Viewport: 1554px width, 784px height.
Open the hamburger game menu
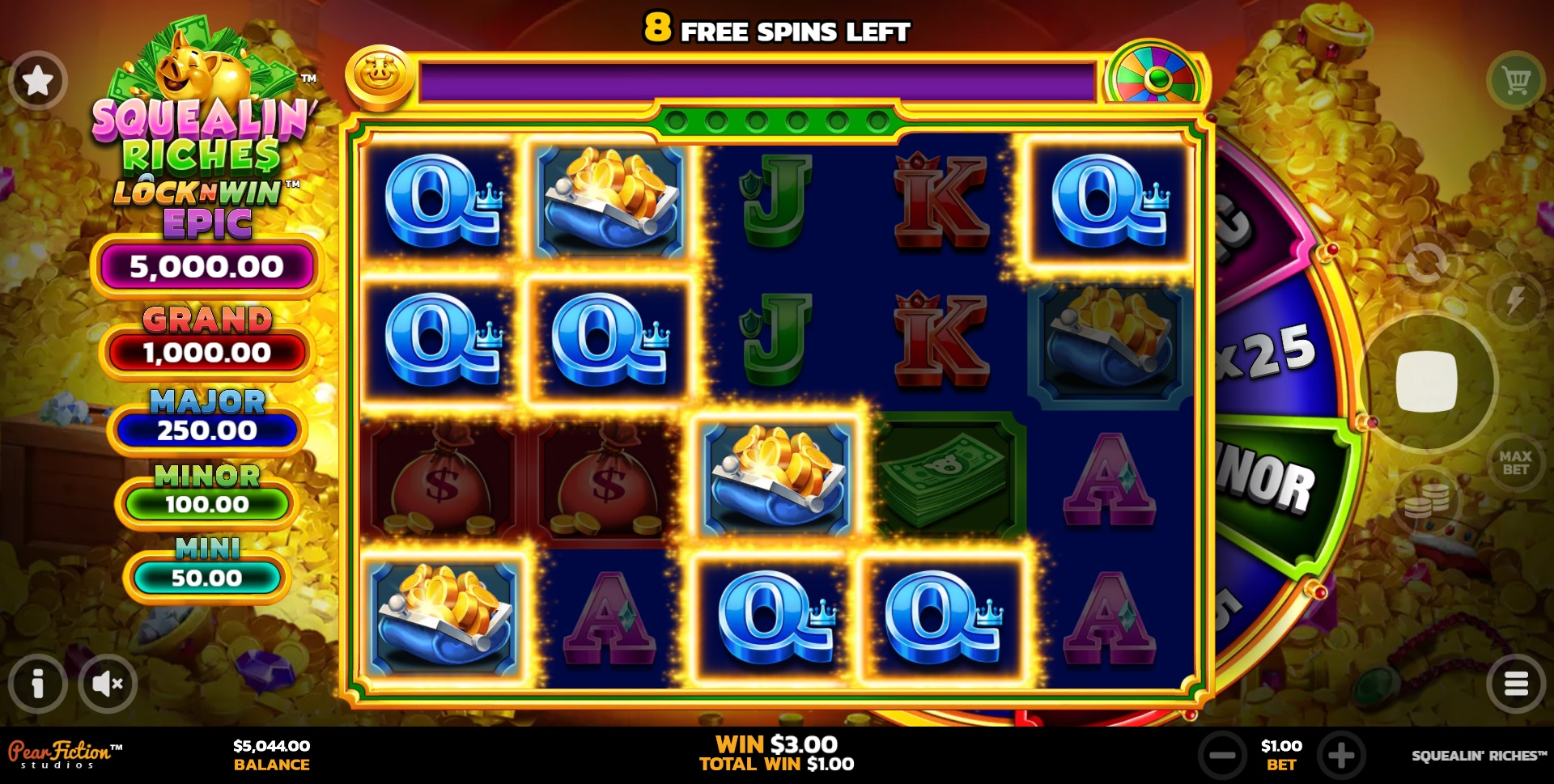1518,684
